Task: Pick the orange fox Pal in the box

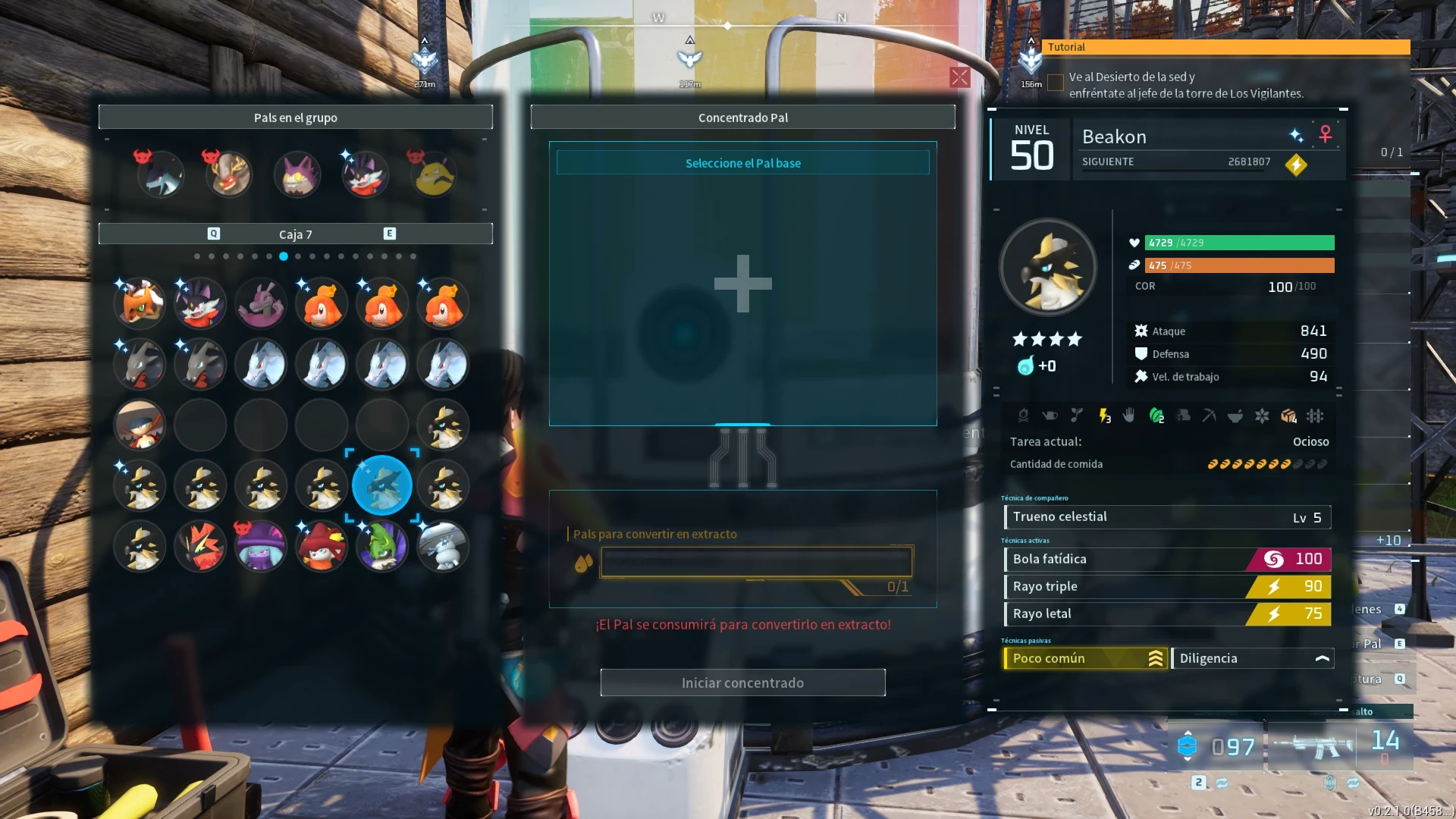Action: [140, 303]
